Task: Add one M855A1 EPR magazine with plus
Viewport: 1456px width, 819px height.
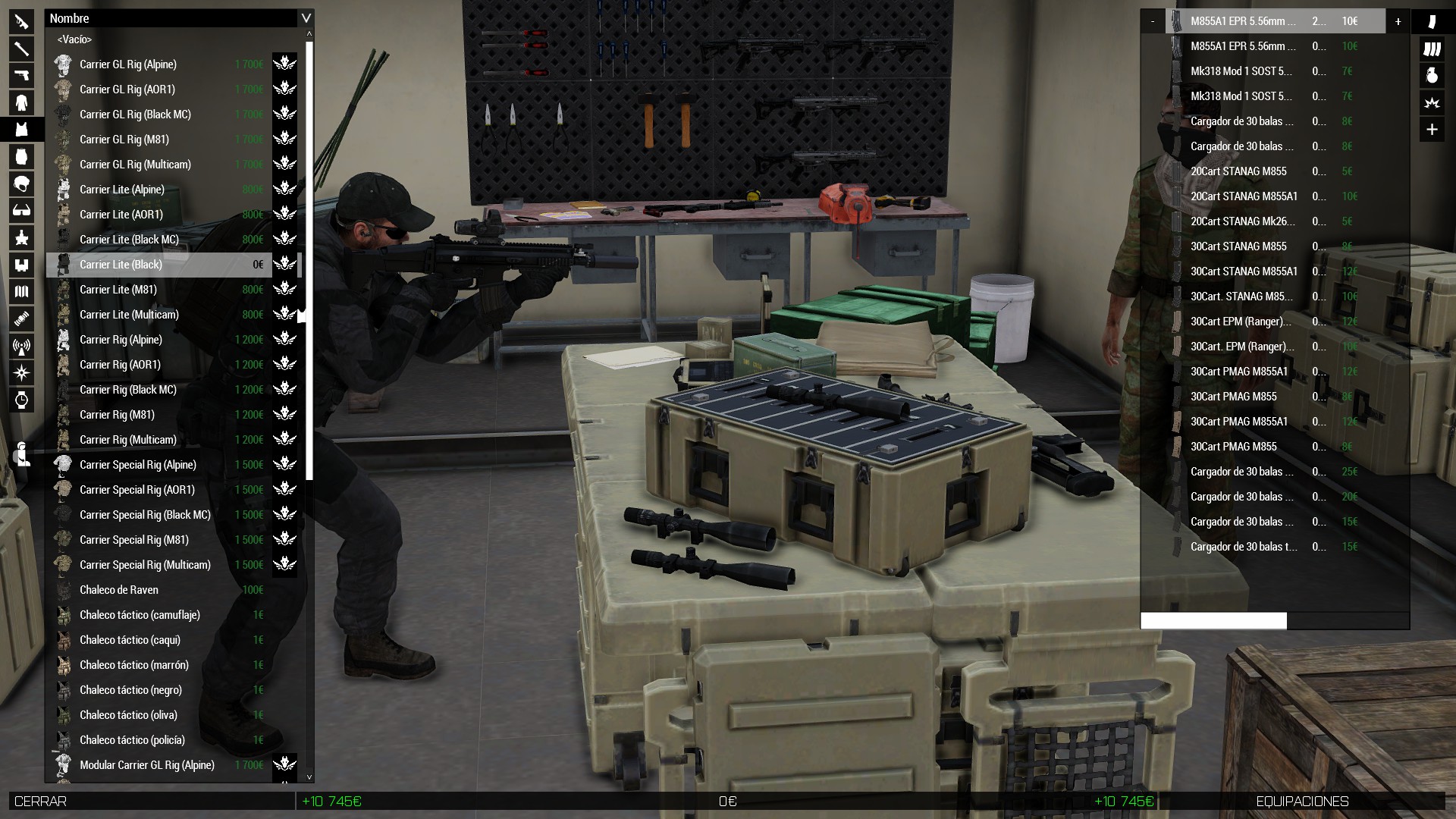Action: point(1398,21)
